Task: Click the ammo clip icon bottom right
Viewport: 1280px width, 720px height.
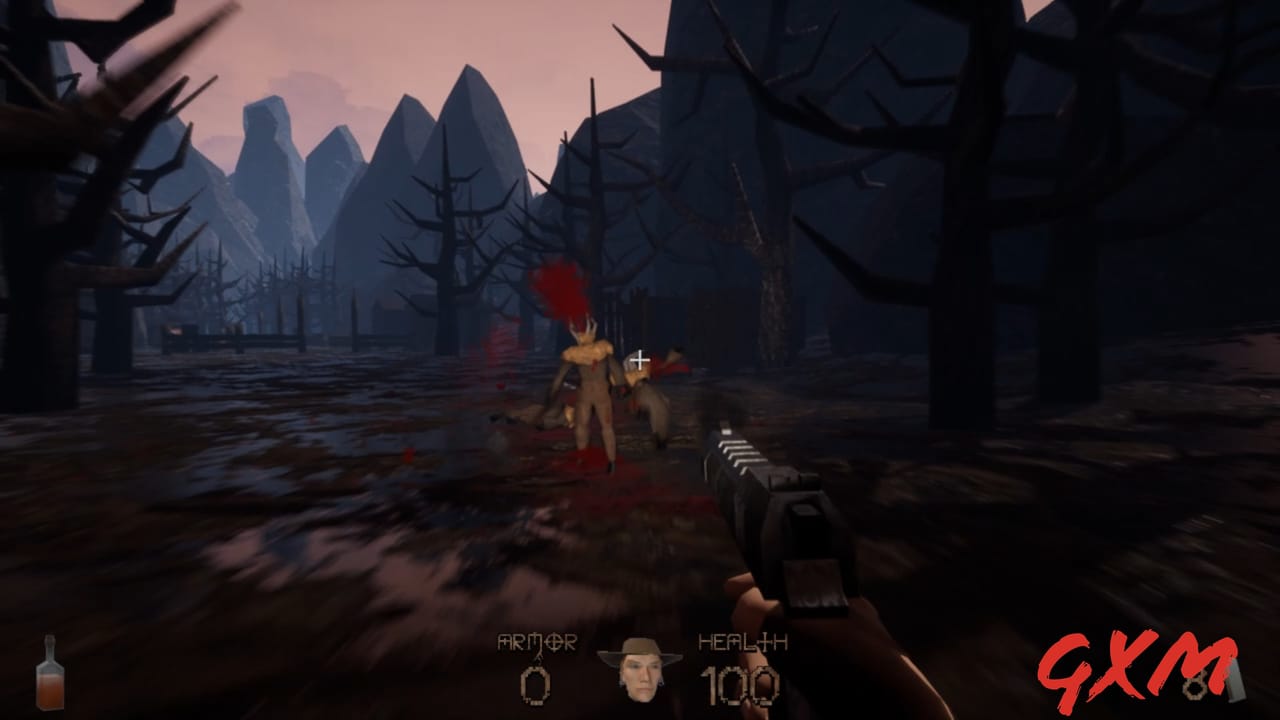Action: tap(1235, 680)
